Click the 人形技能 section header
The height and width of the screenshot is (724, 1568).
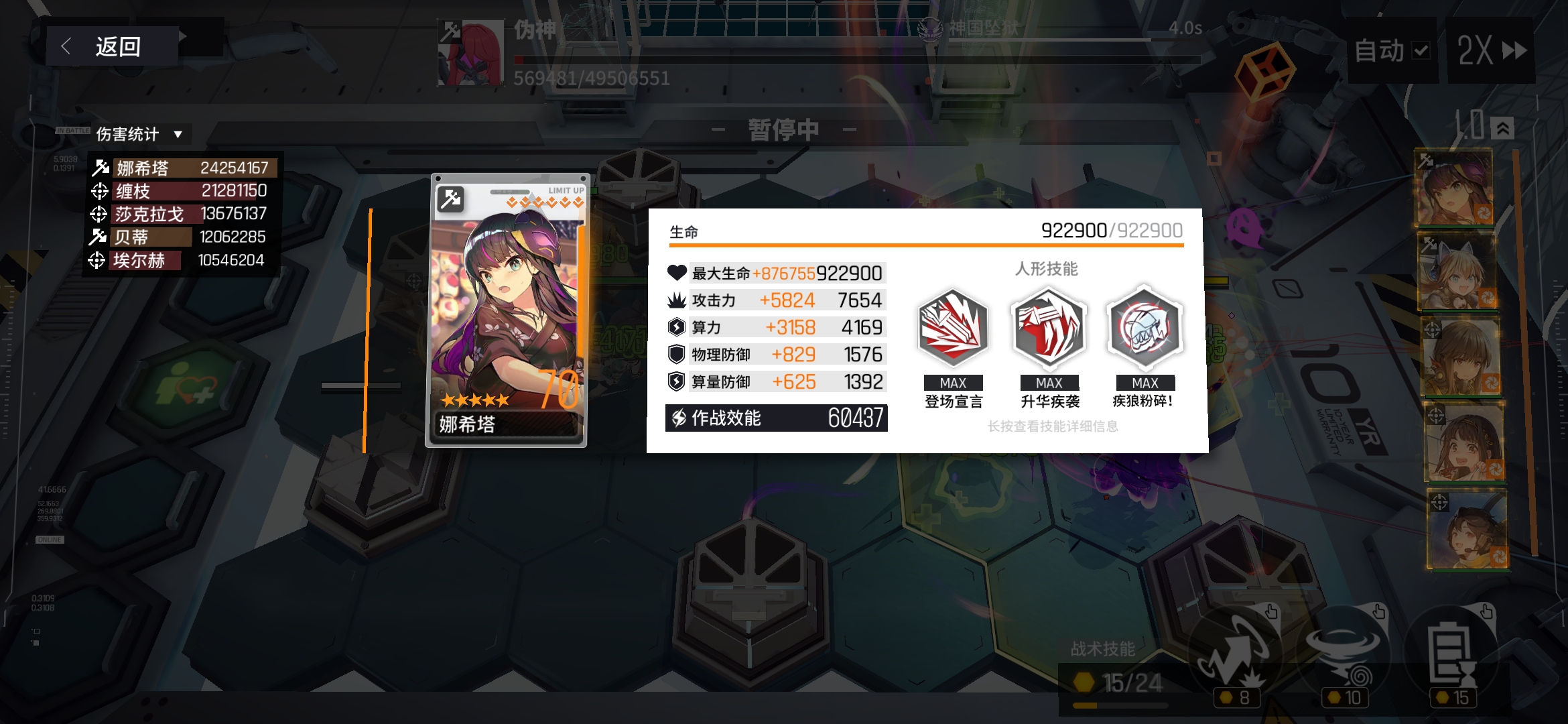(1048, 269)
